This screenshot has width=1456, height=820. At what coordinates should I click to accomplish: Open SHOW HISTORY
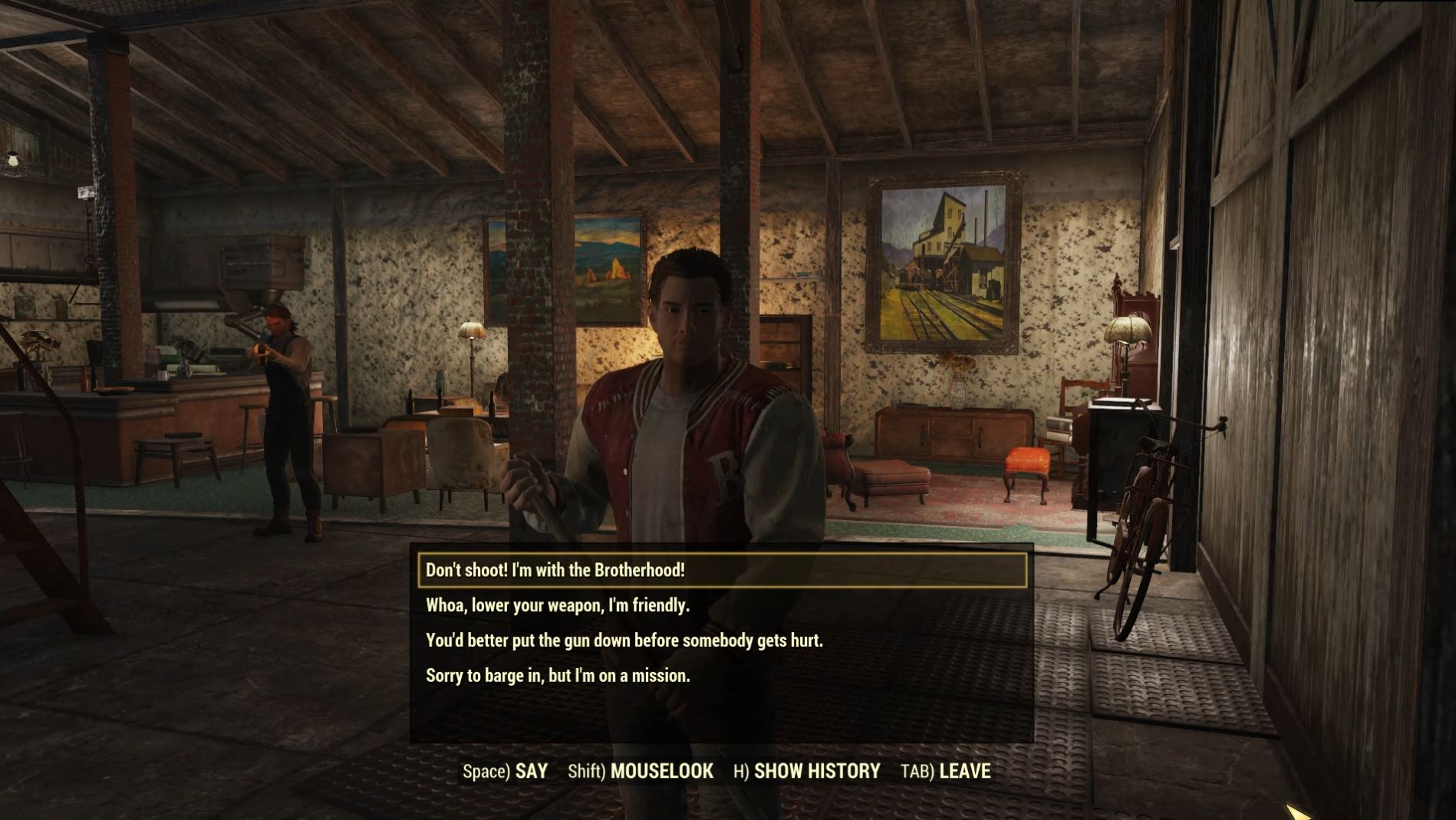click(816, 772)
